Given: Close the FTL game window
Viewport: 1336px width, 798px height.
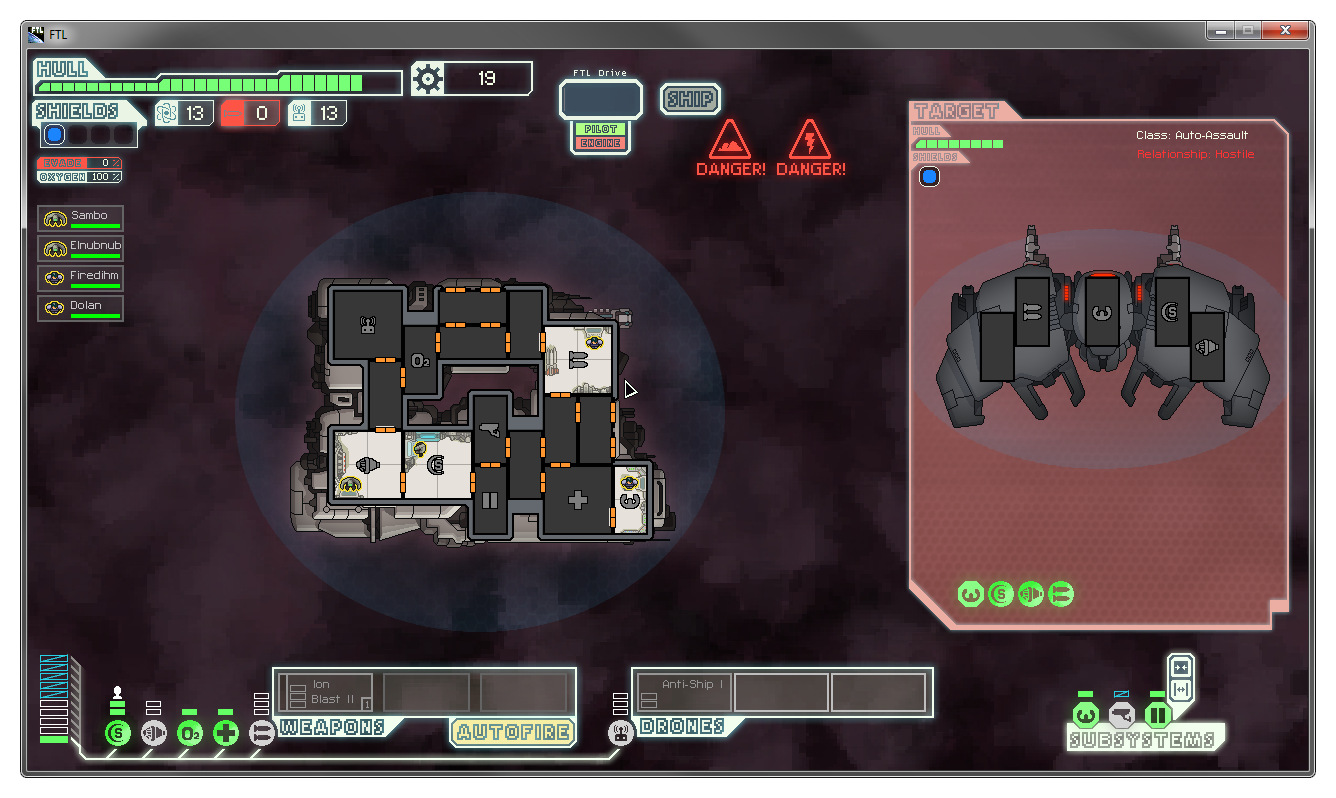Looking at the screenshot, I should (x=1286, y=32).
